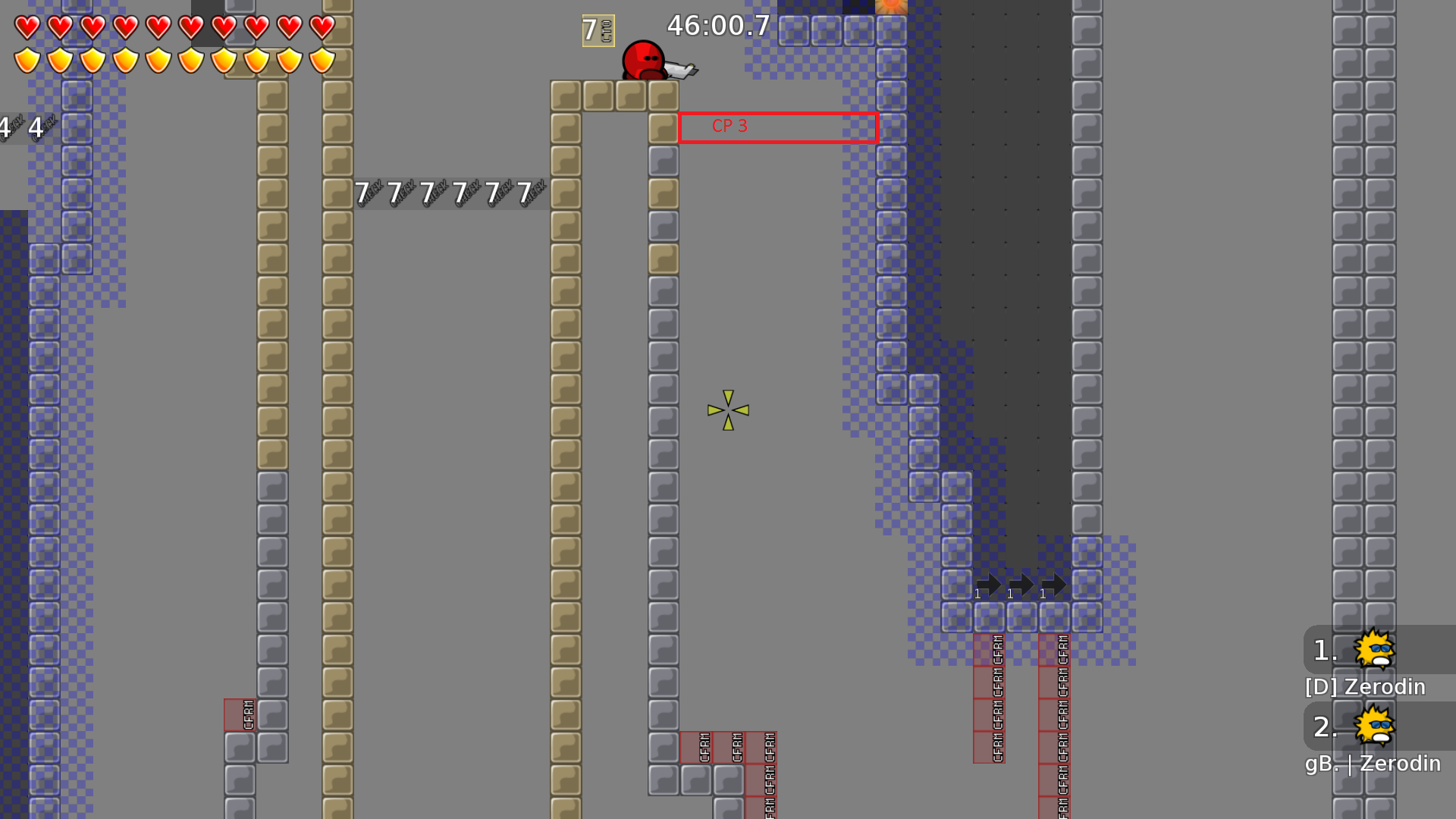
Task: Click the red CFRM tile near the left tan wall
Action: click(239, 713)
